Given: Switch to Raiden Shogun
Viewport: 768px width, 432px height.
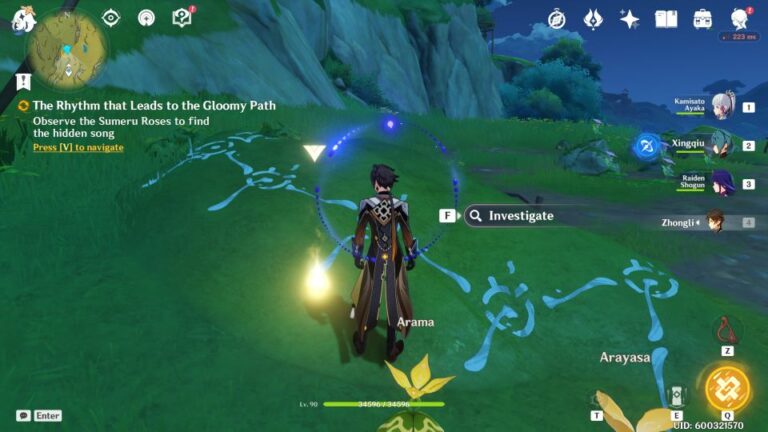Looking at the screenshot, I should [x=722, y=183].
